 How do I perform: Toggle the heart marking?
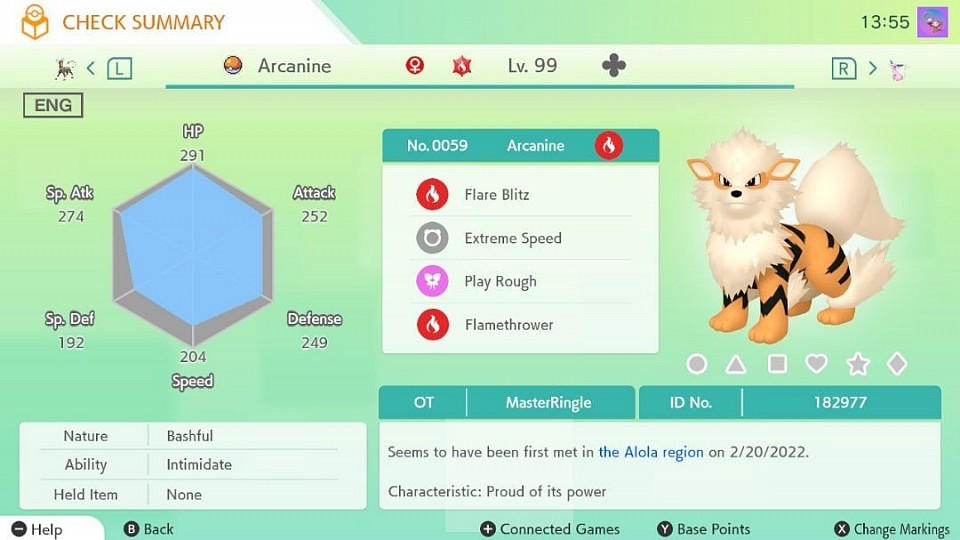(817, 364)
